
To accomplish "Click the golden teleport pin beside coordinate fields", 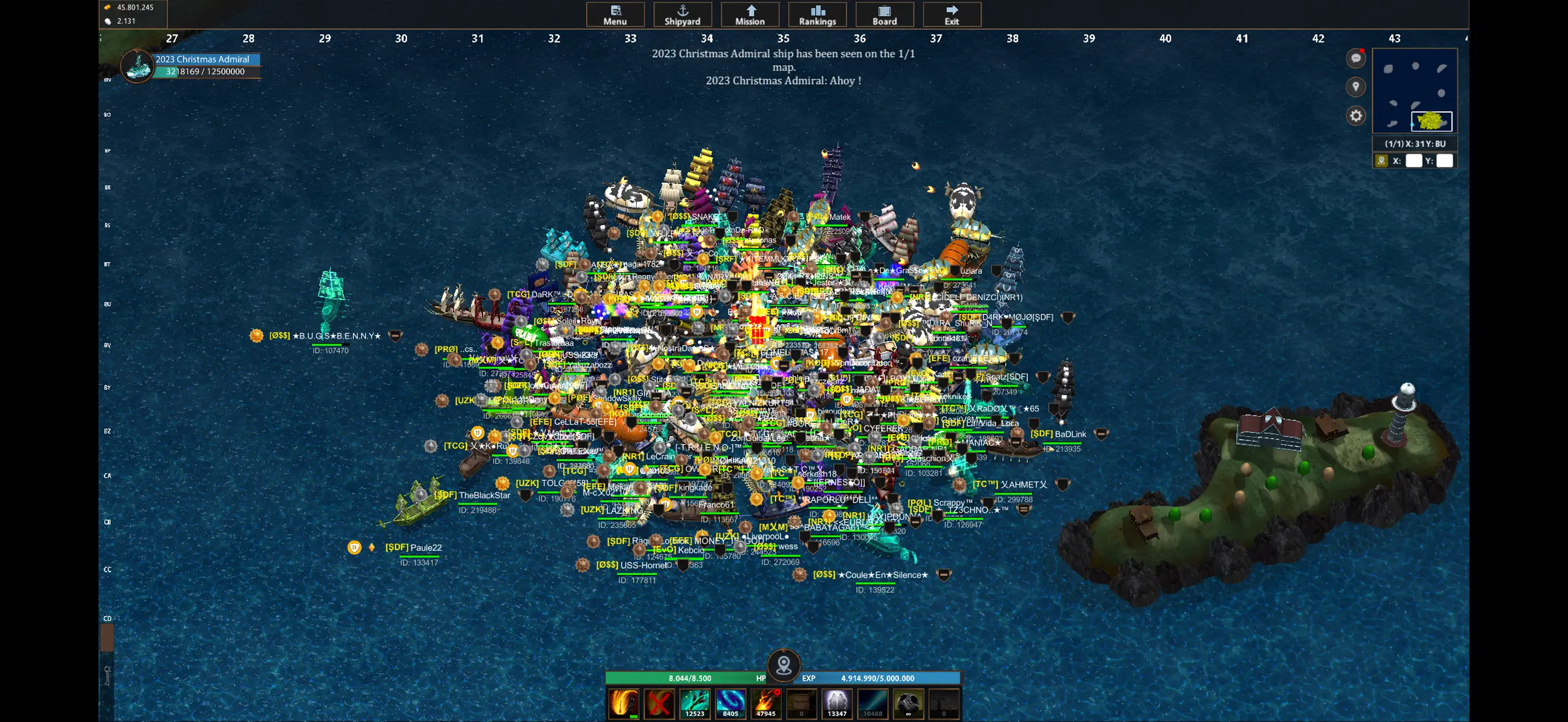I will click(x=1380, y=160).
